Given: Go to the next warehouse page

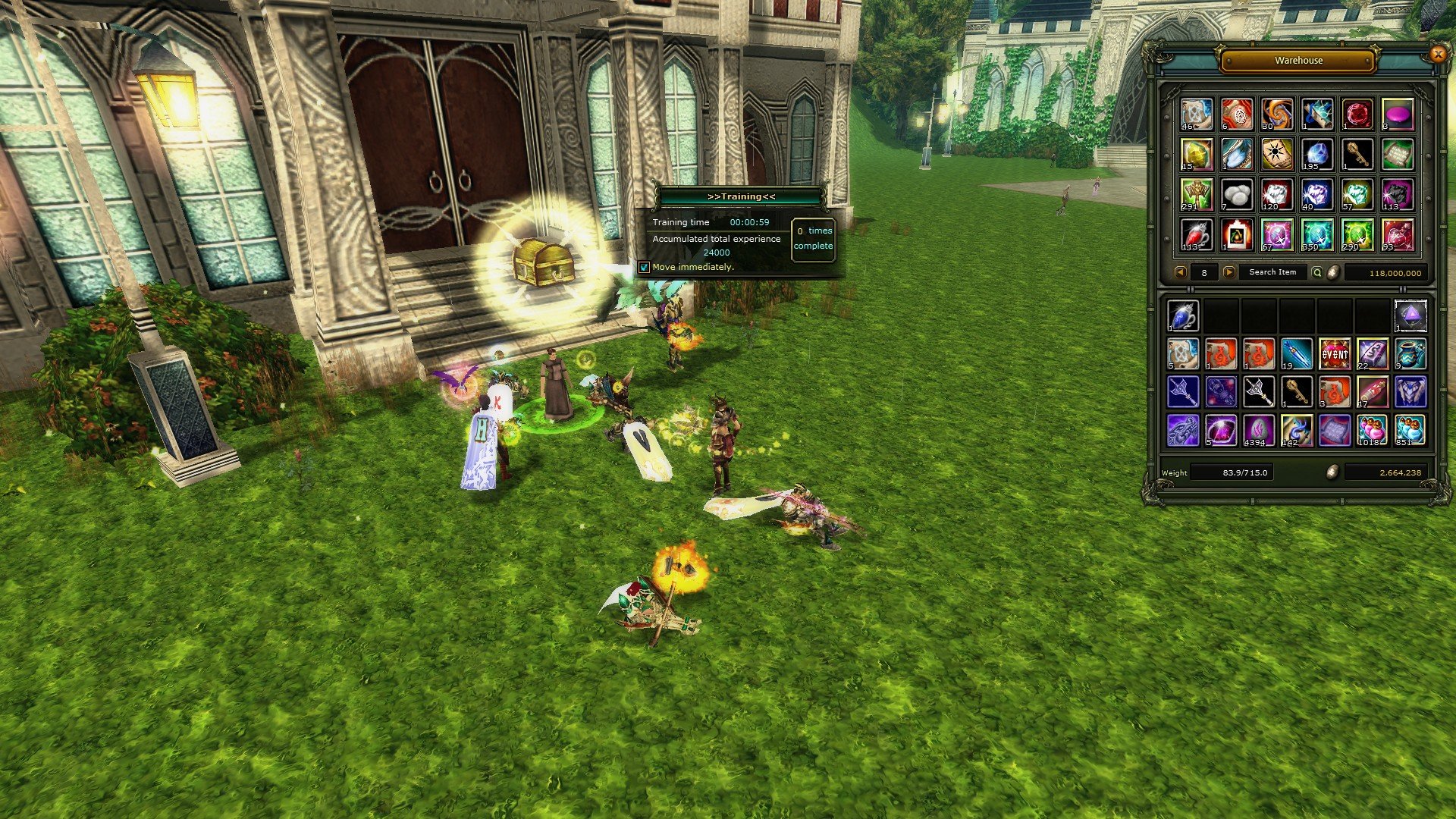Looking at the screenshot, I should click(1228, 272).
